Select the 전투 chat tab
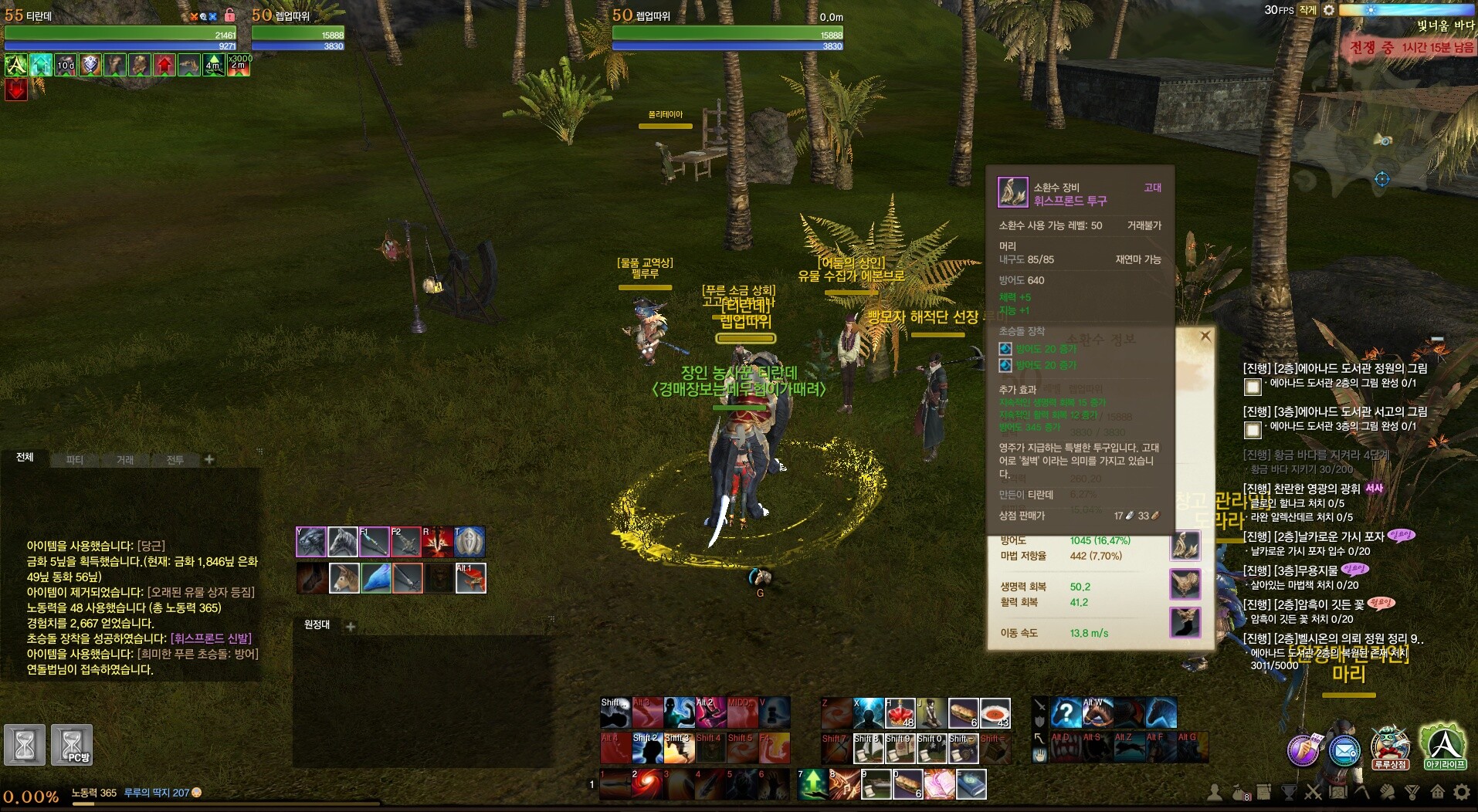 click(175, 460)
